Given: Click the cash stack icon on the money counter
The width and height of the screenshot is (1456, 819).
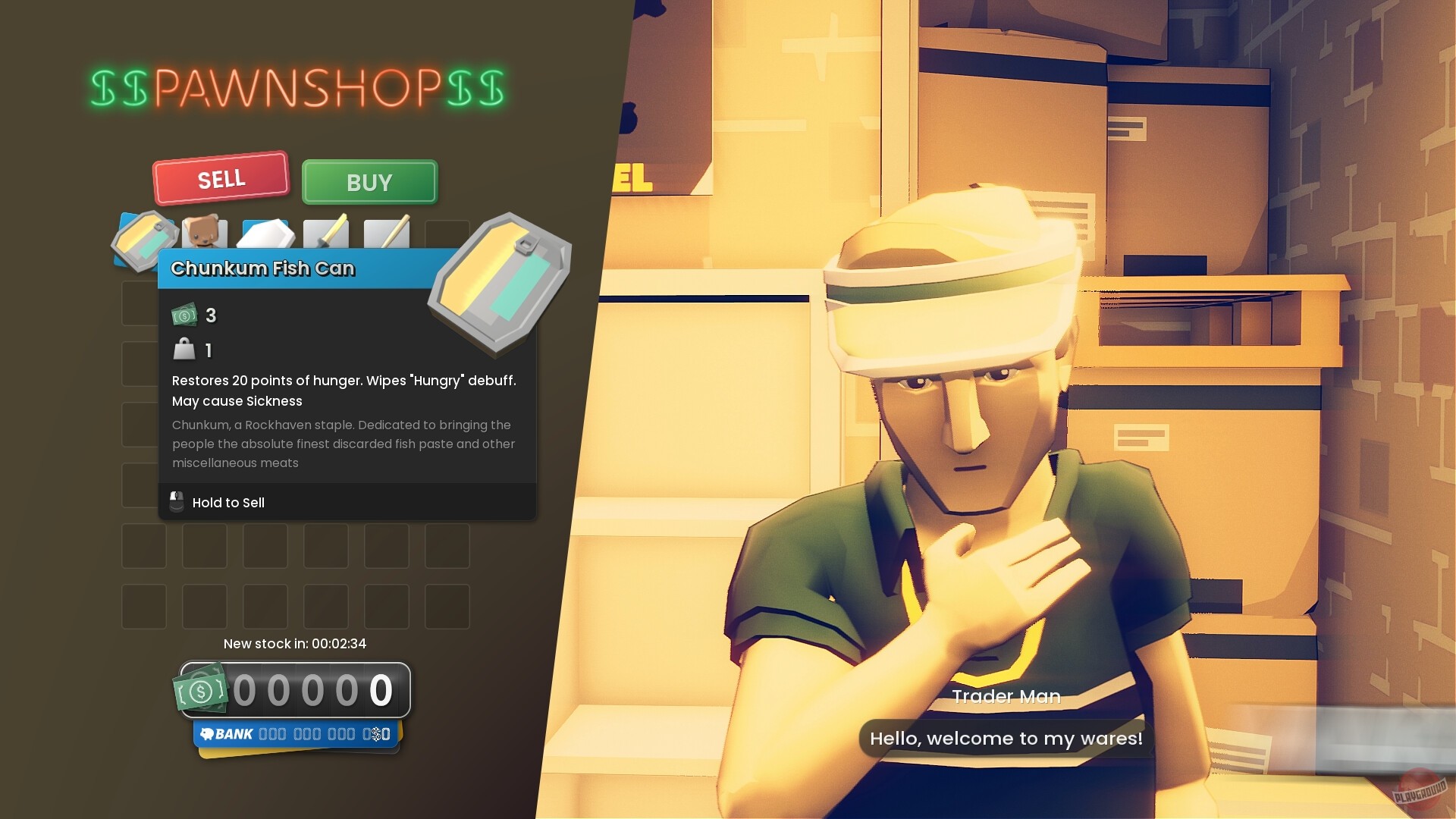Looking at the screenshot, I should click(201, 689).
